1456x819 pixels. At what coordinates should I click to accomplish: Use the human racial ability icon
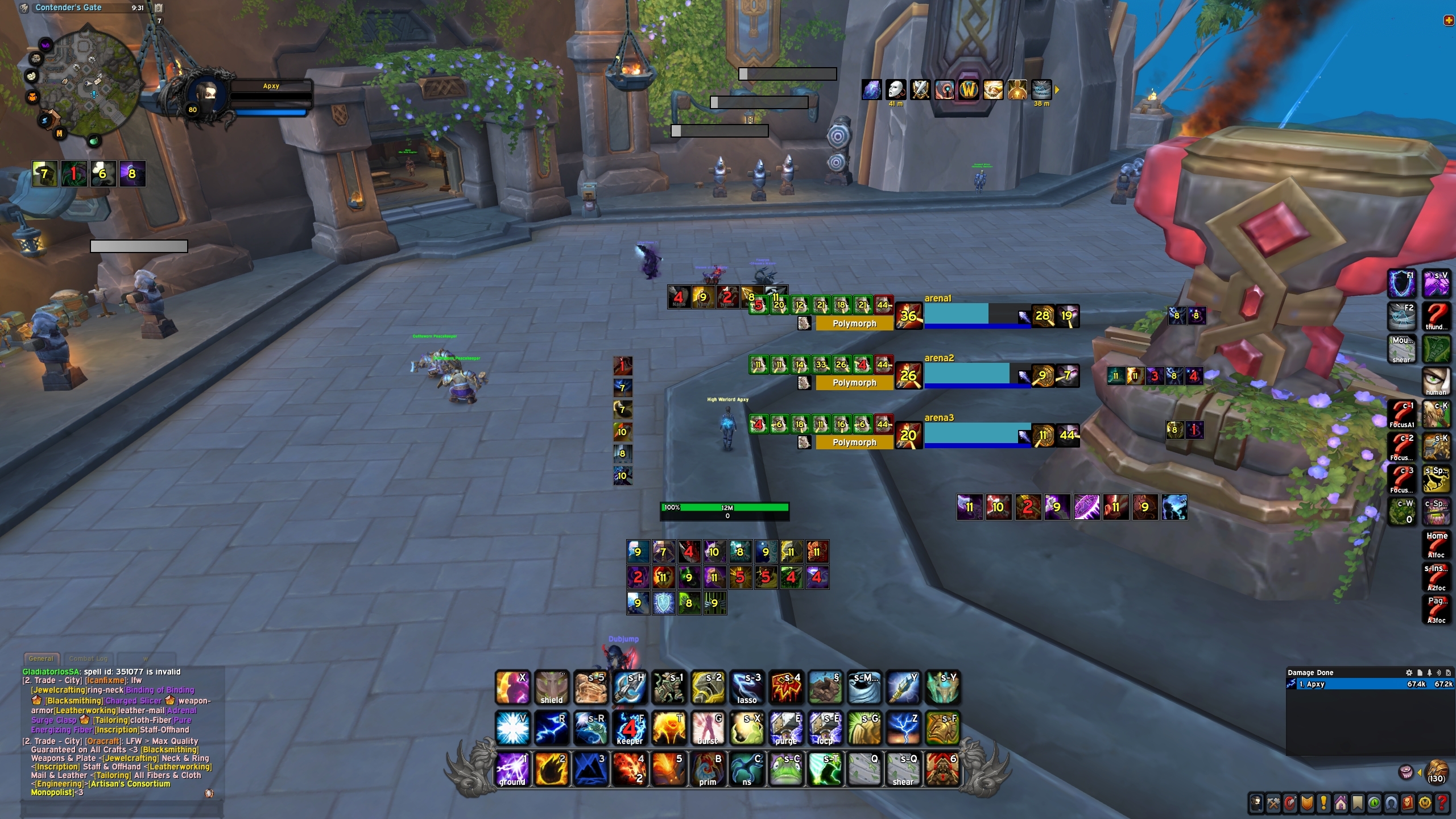point(1436,381)
